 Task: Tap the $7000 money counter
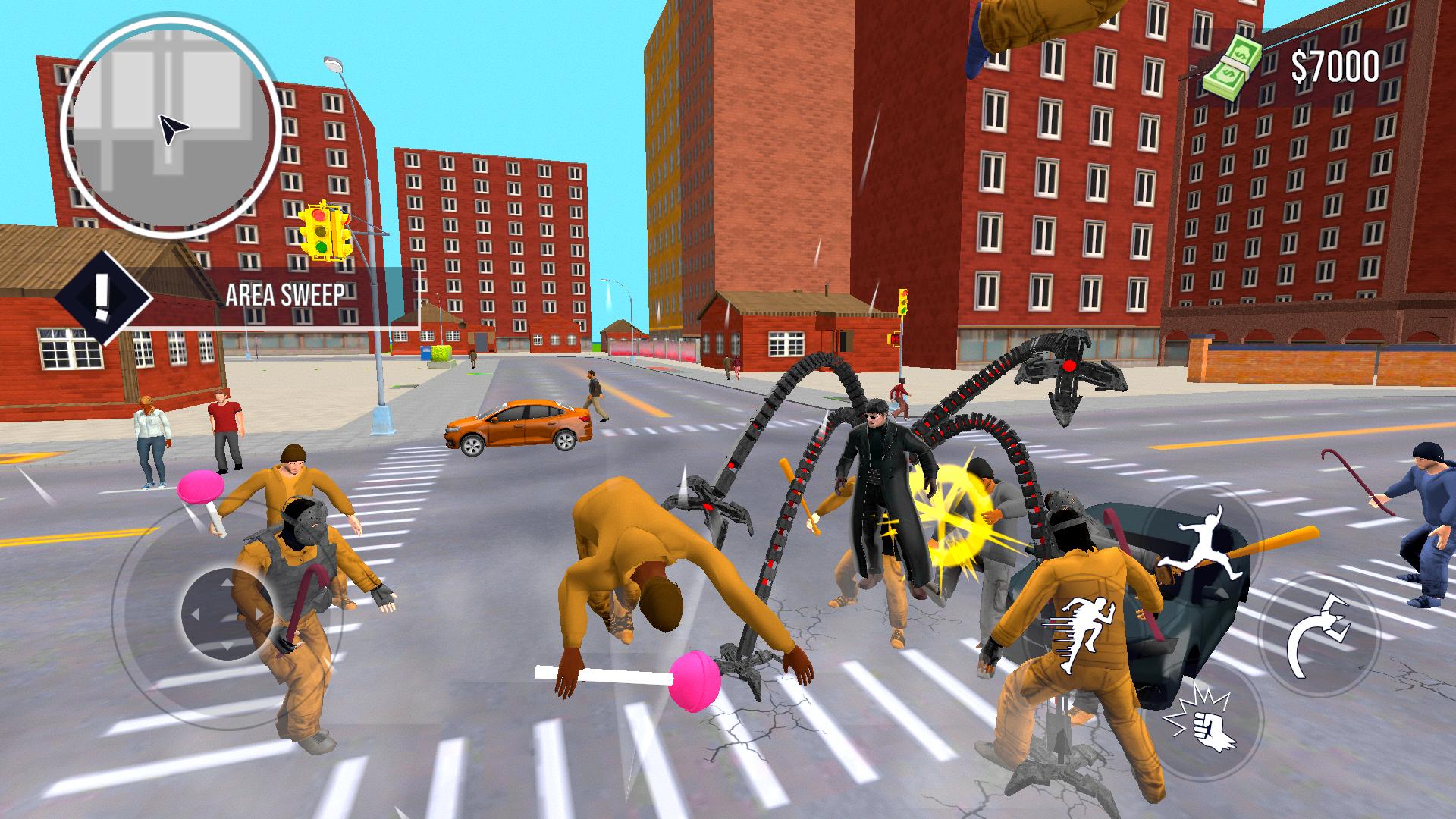(1335, 67)
